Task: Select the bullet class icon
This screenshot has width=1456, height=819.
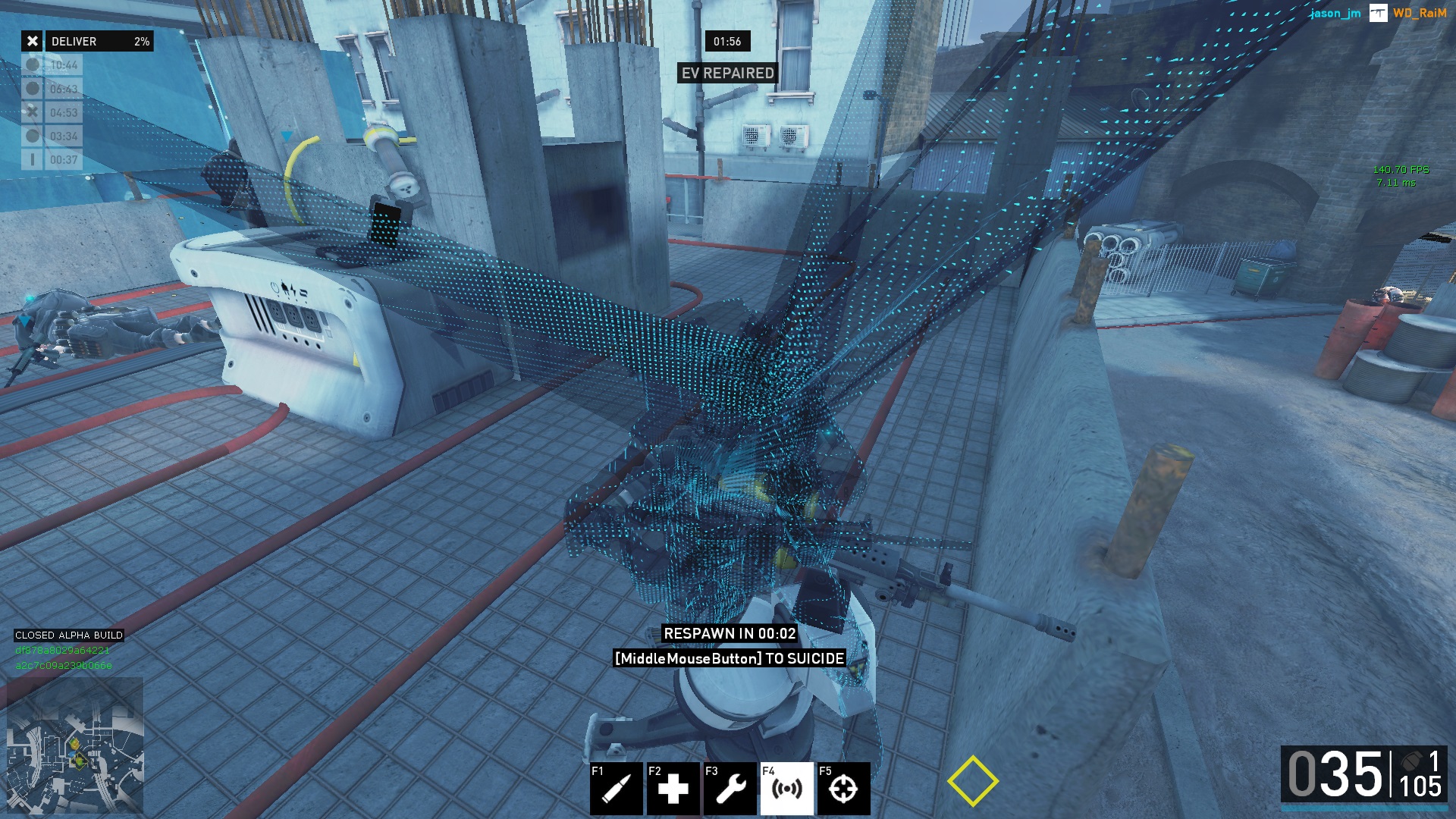Action: tap(617, 789)
